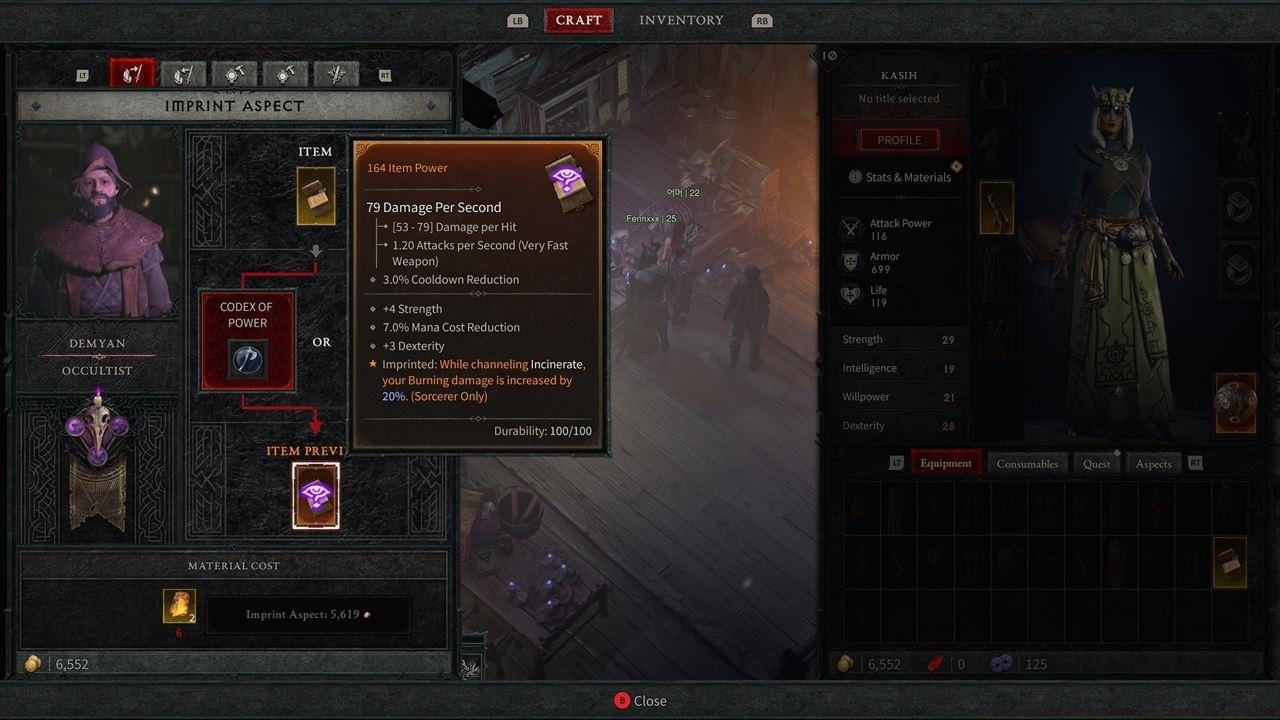Click the red potion currency icon showing 0
This screenshot has width=1280, height=720.
(x=937, y=663)
